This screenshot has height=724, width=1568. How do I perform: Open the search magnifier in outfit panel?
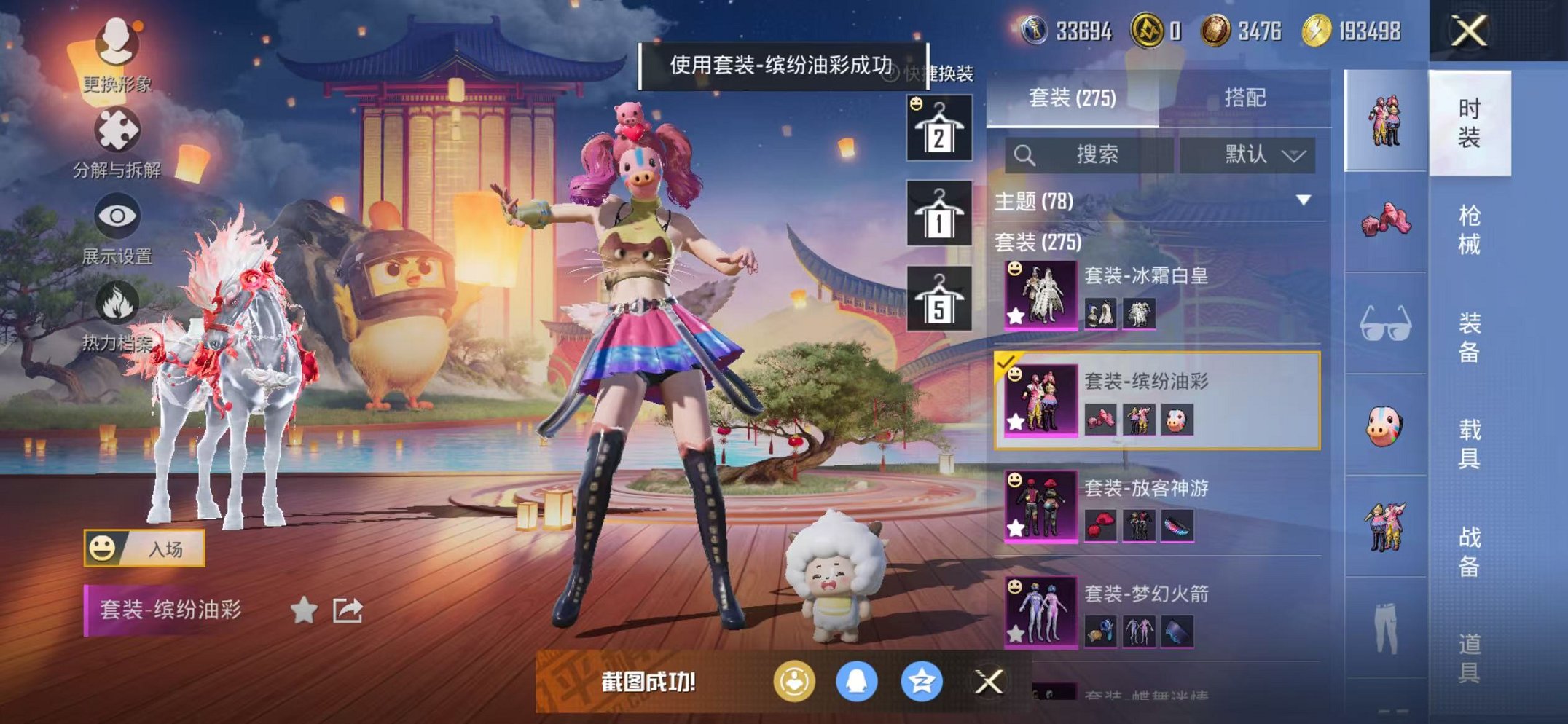(1026, 155)
